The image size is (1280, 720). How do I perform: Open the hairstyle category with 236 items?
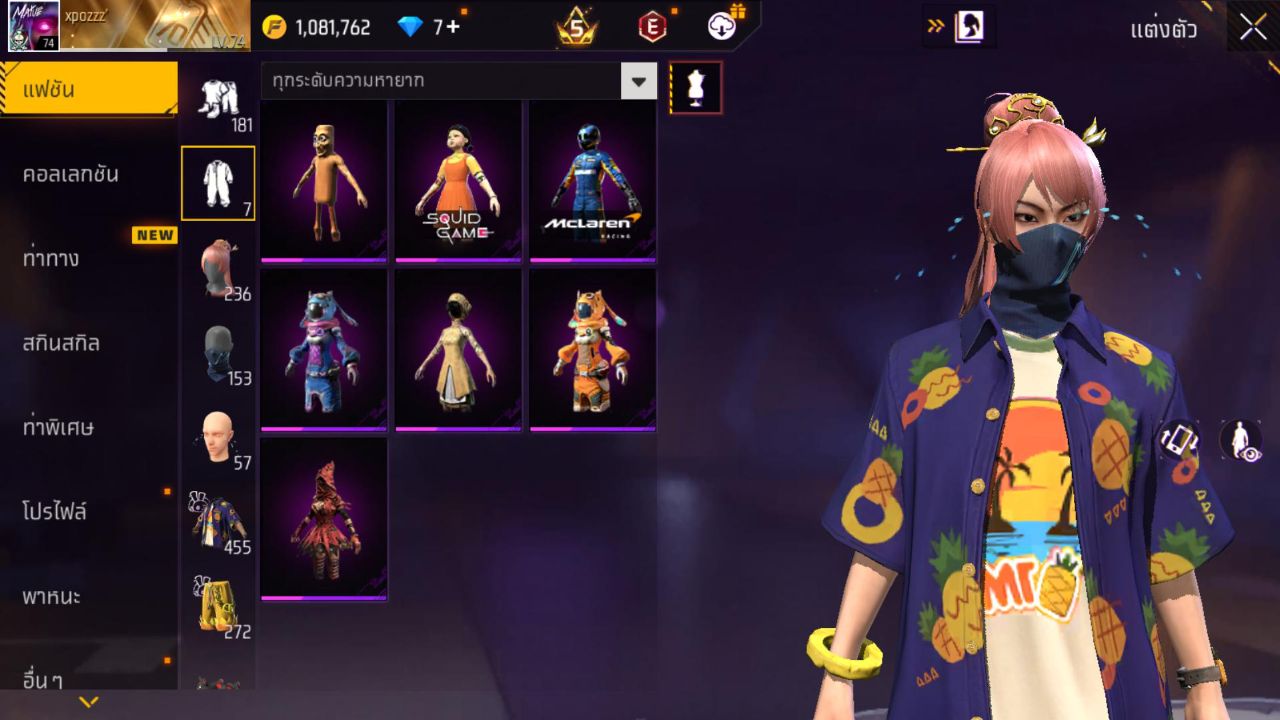217,265
